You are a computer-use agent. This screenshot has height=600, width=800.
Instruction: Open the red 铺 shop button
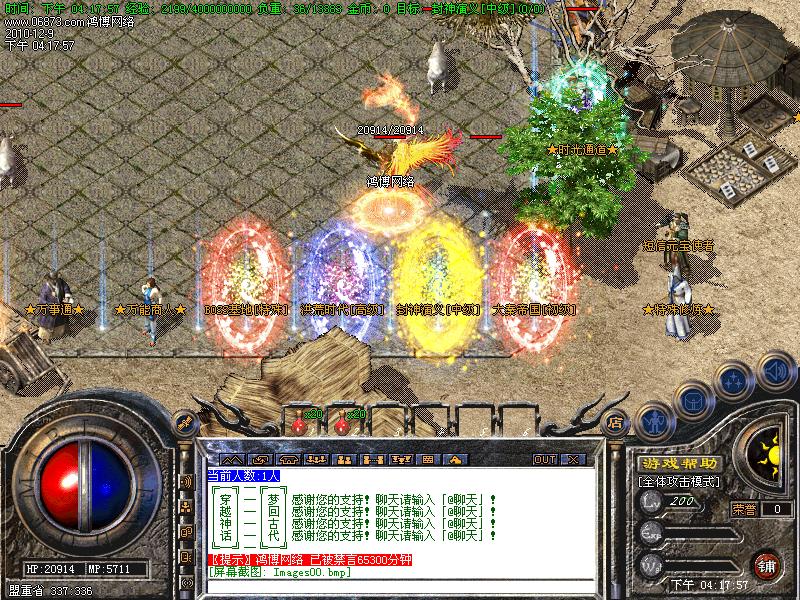pos(768,564)
